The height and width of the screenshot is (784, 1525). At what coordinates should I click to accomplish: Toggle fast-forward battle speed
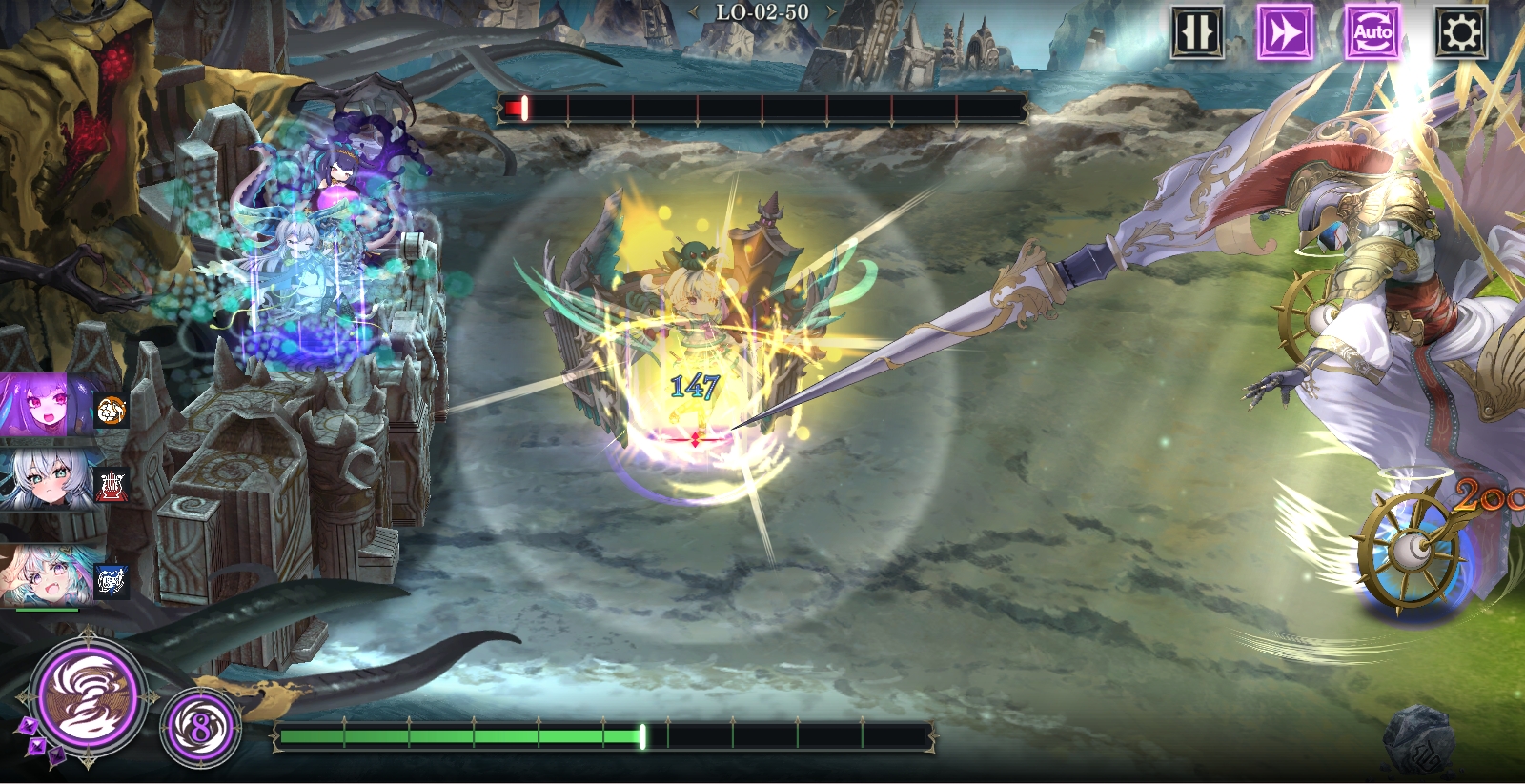pyautogui.click(x=1284, y=32)
